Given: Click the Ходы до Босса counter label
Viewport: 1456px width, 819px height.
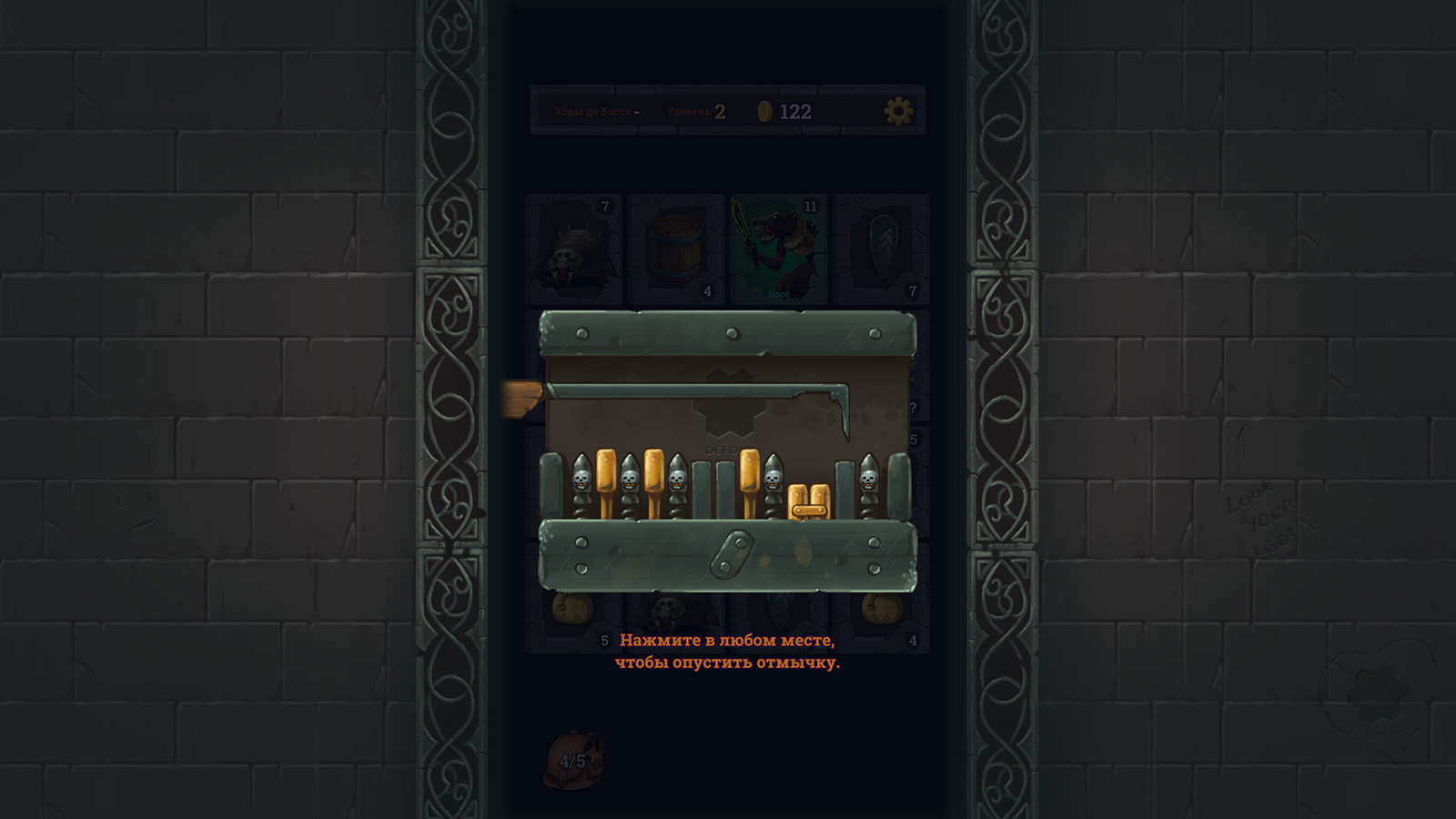Looking at the screenshot, I should [592, 111].
